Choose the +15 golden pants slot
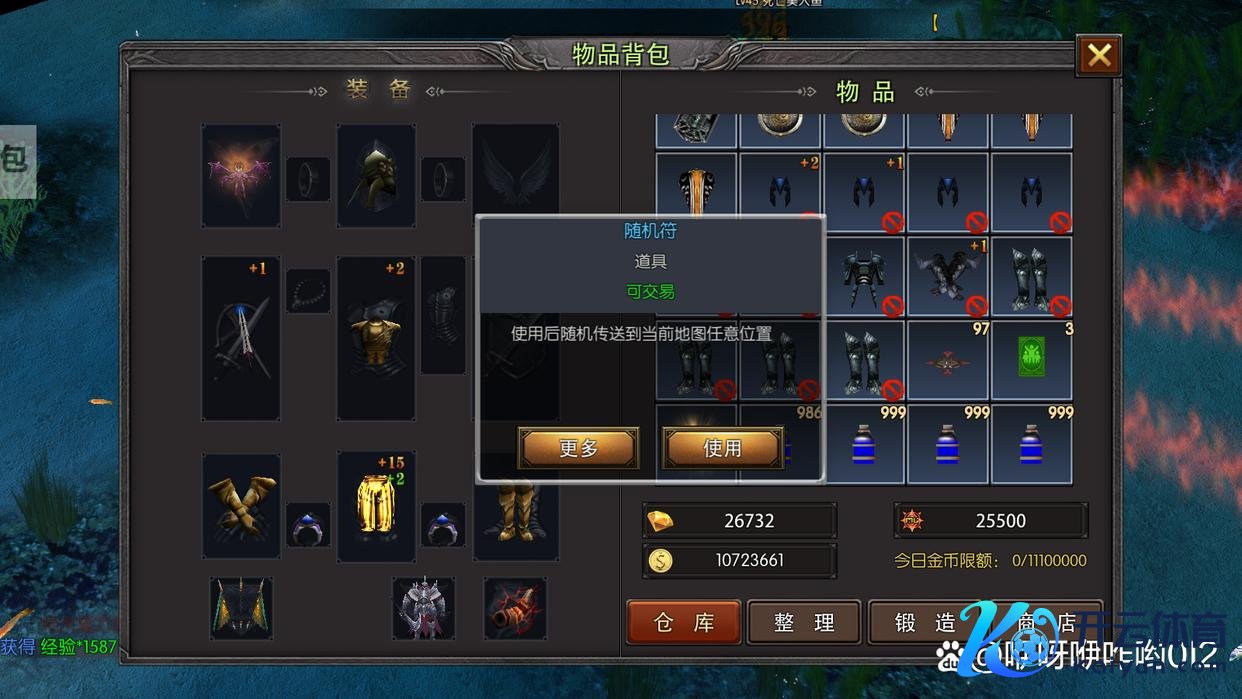 376,505
